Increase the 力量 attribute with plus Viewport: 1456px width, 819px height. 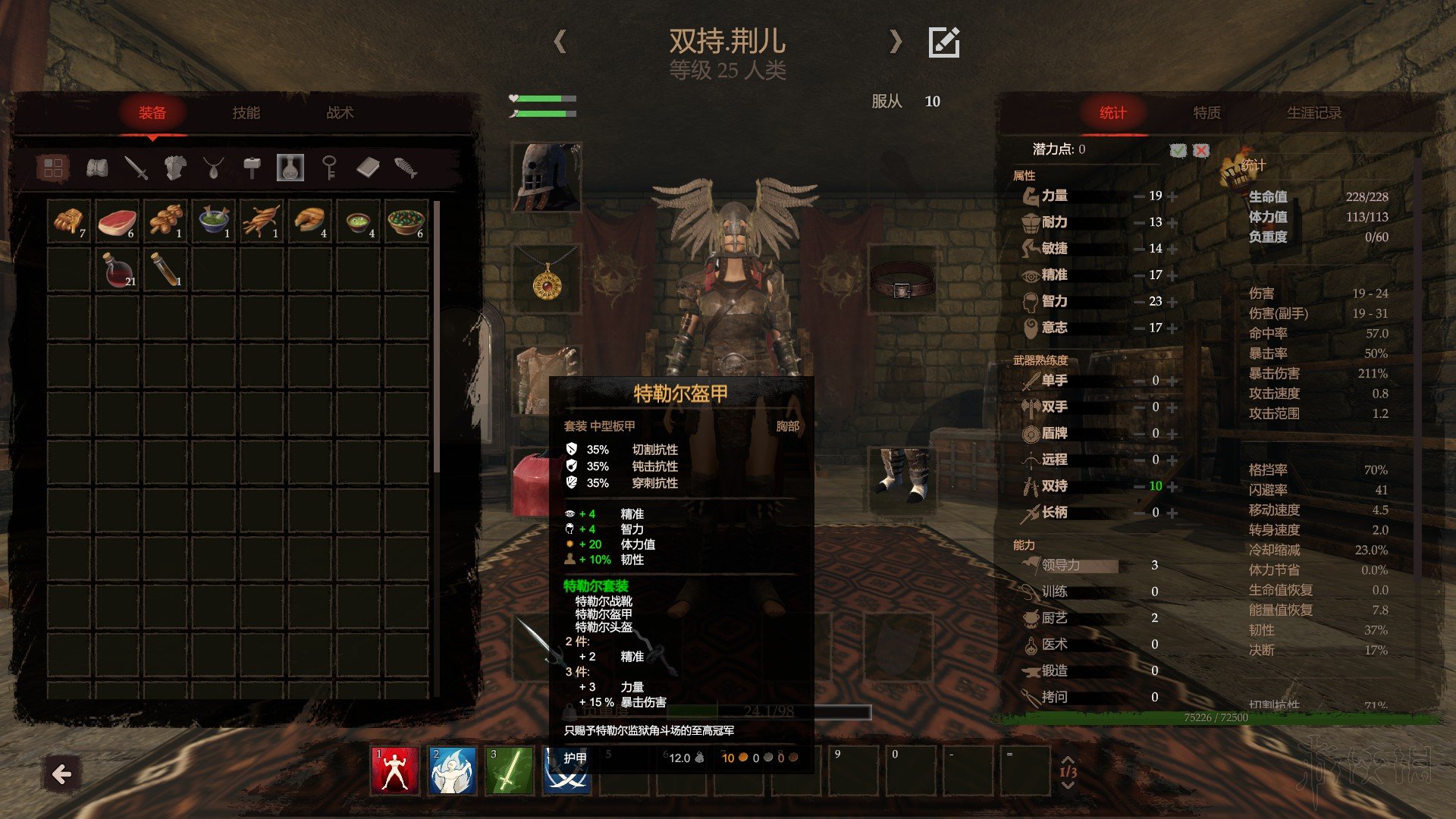pyautogui.click(x=1173, y=196)
